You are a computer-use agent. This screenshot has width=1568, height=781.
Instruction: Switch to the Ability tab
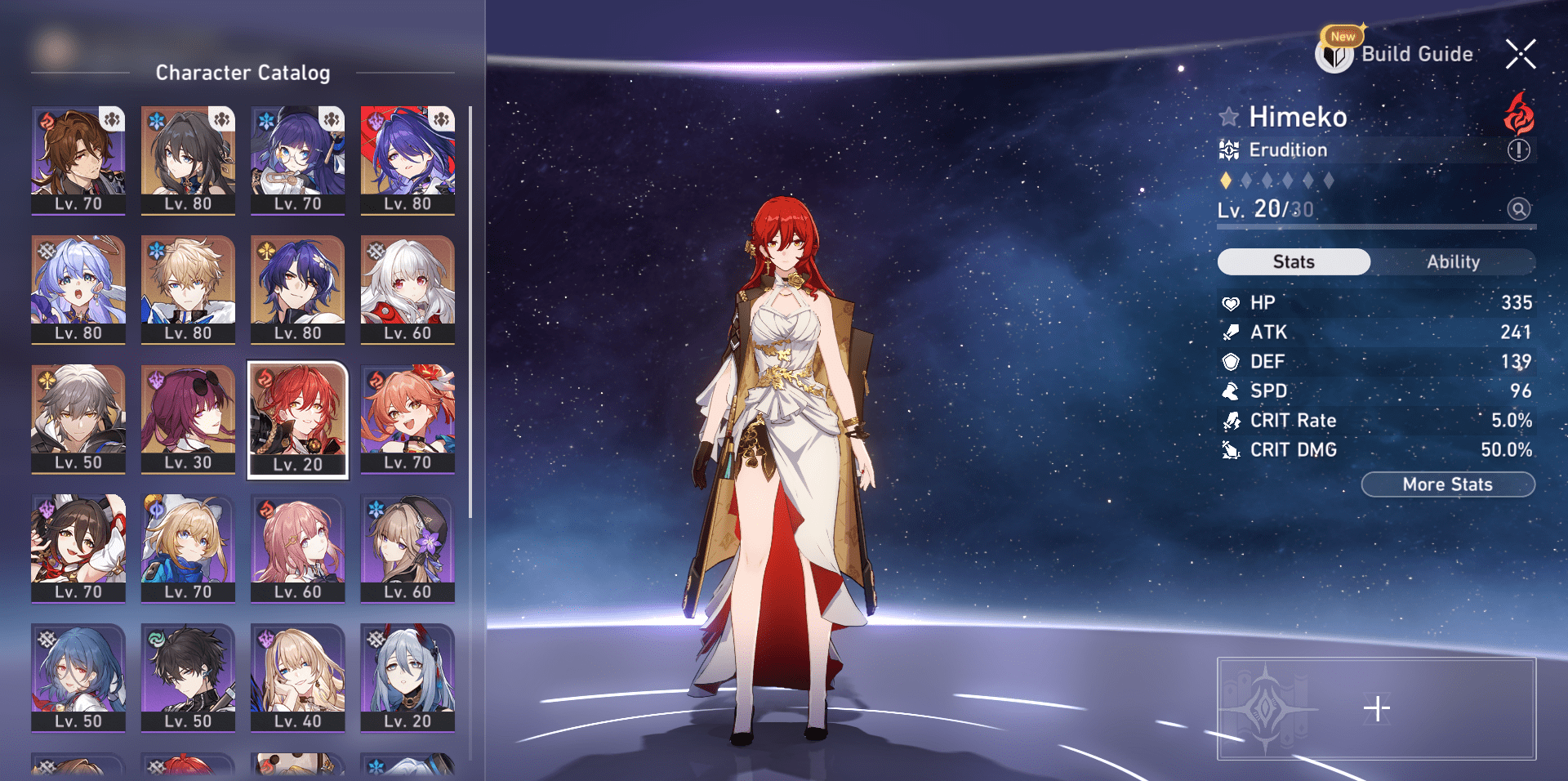pyautogui.click(x=1454, y=261)
